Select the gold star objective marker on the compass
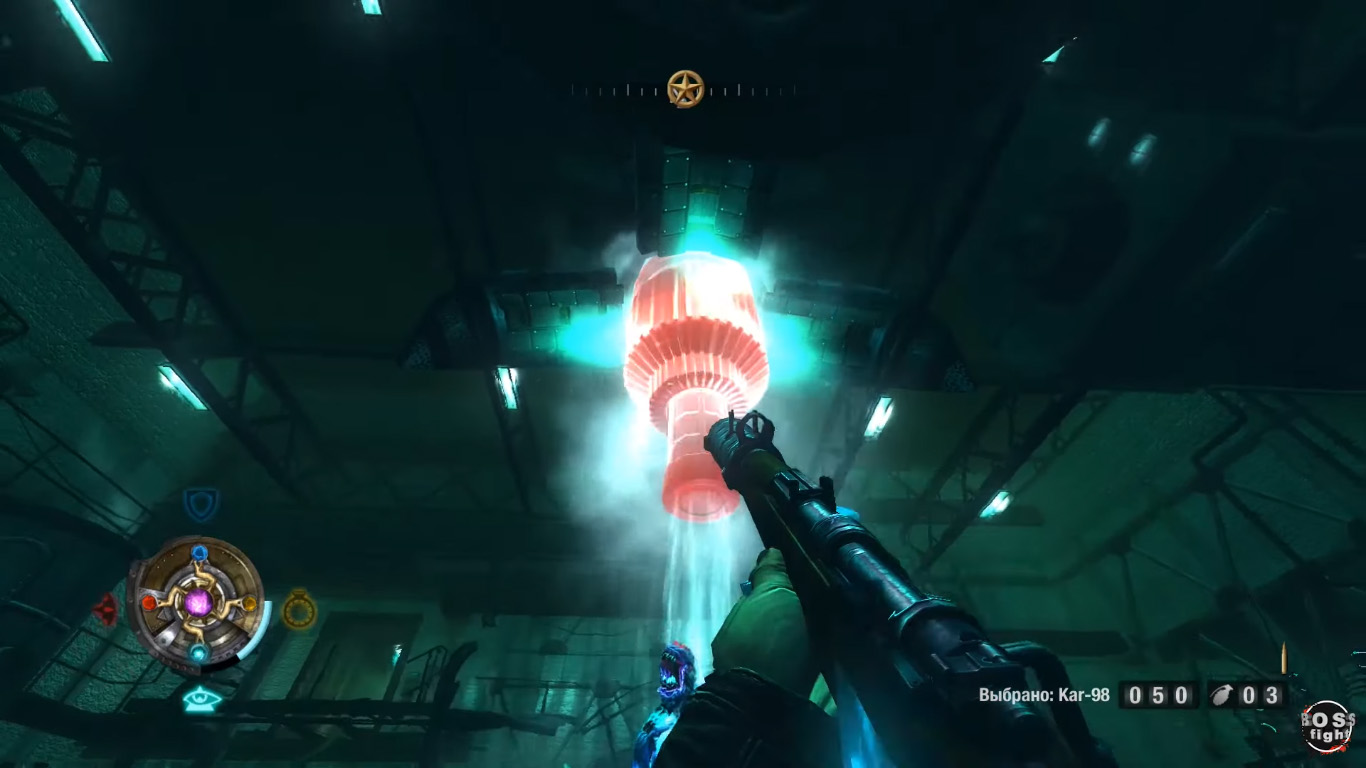The image size is (1366, 768). point(685,90)
